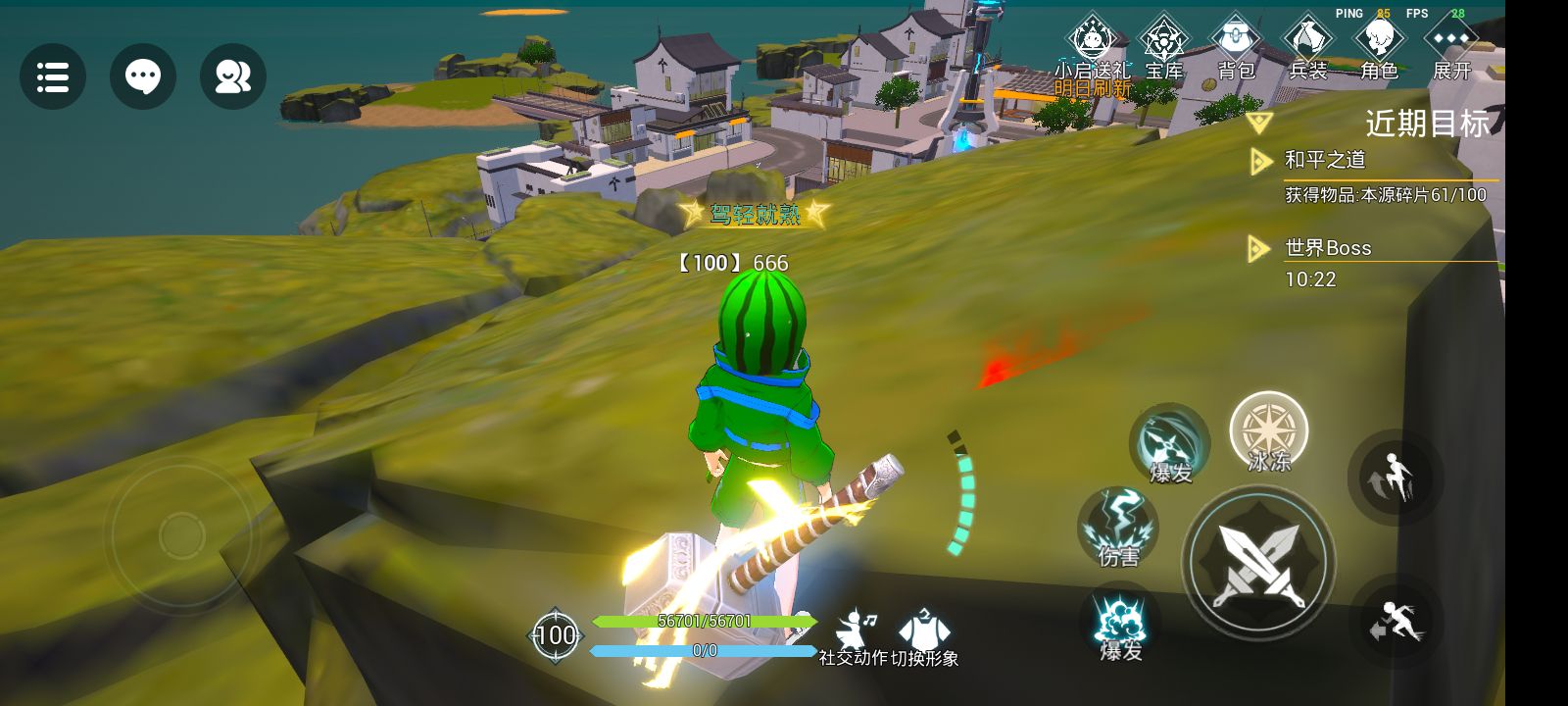Open the list menu button

tap(53, 76)
